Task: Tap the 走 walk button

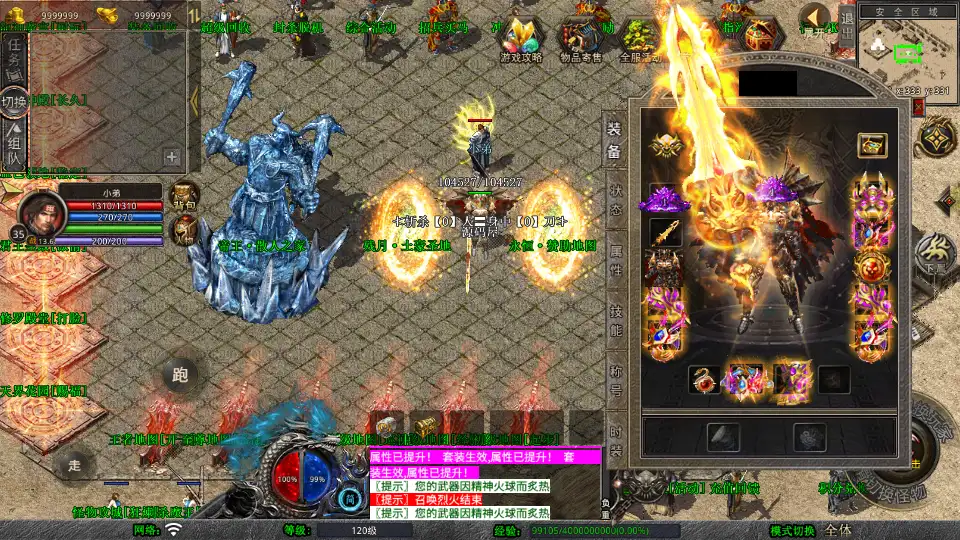Action: point(73,464)
